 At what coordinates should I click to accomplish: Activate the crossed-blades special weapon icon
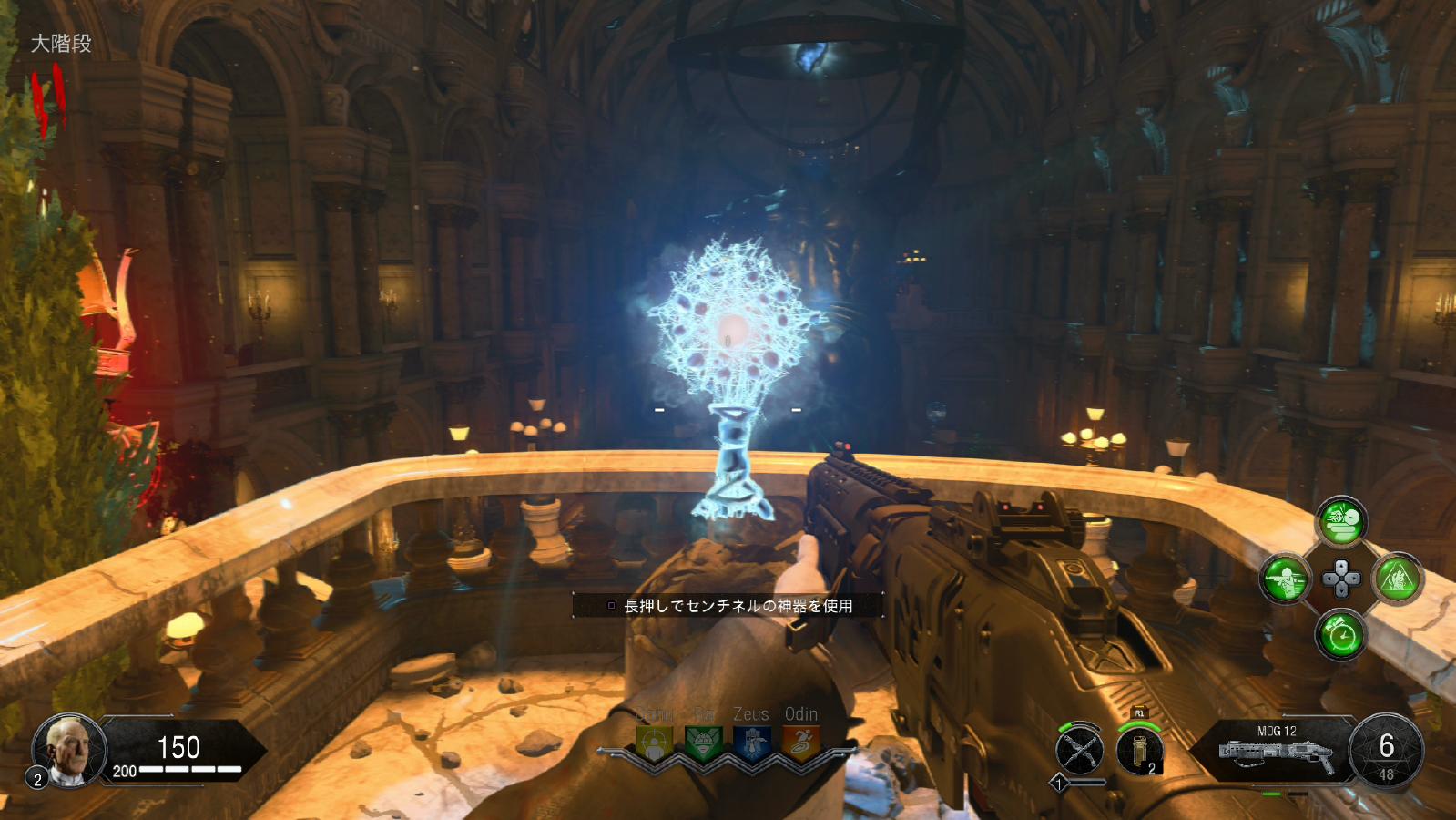coord(1080,752)
